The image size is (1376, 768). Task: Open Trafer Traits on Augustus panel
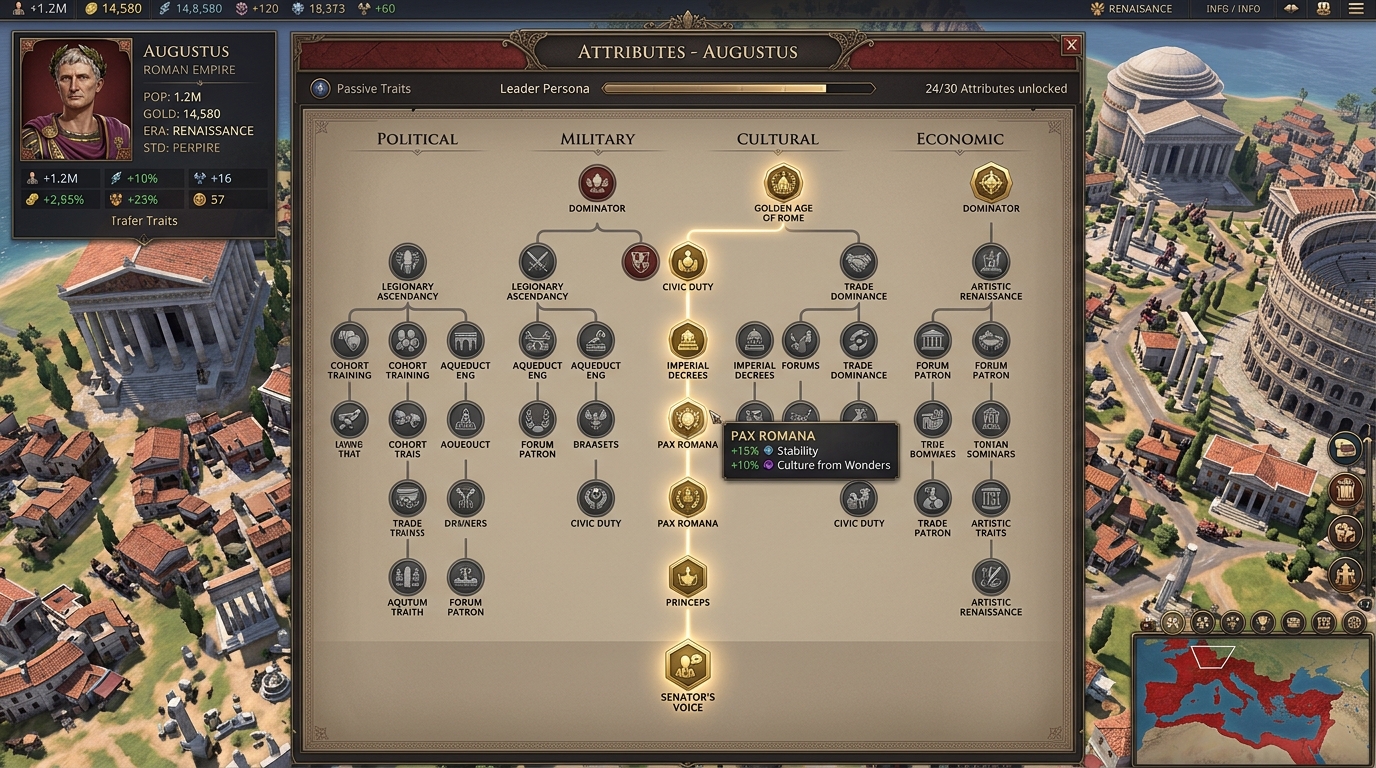click(x=145, y=220)
